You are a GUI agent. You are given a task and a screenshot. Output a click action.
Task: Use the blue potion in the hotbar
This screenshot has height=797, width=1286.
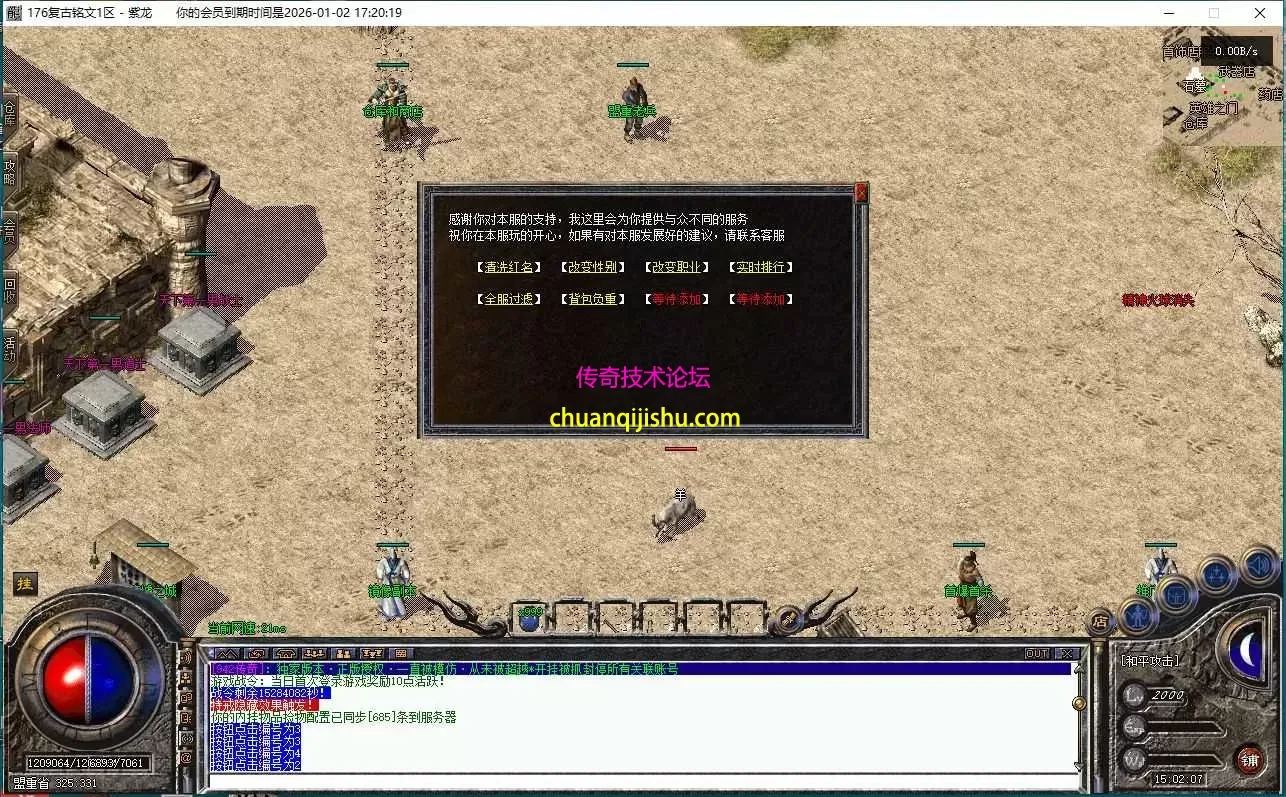(x=530, y=619)
